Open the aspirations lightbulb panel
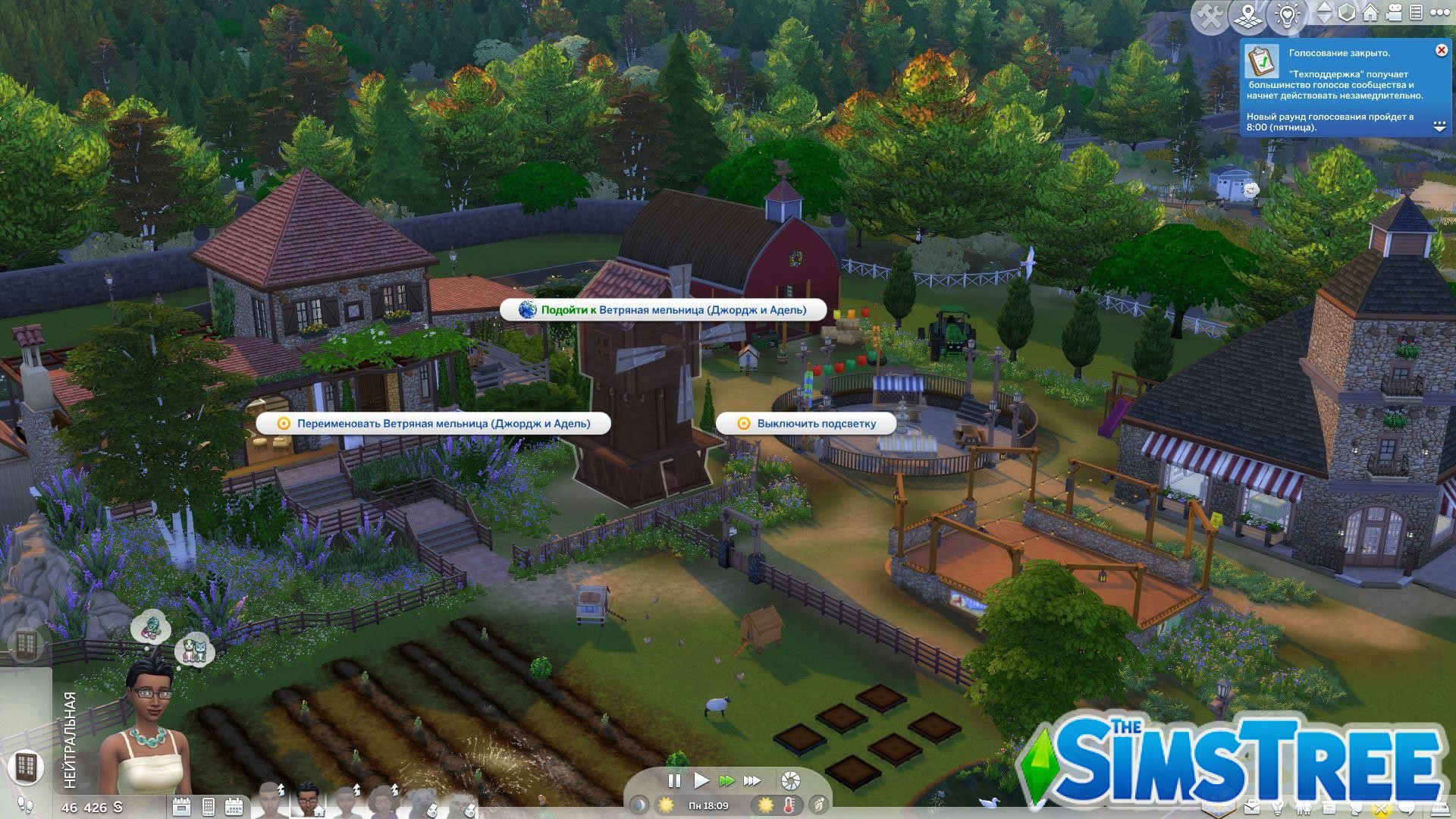 pyautogui.click(x=1278, y=807)
